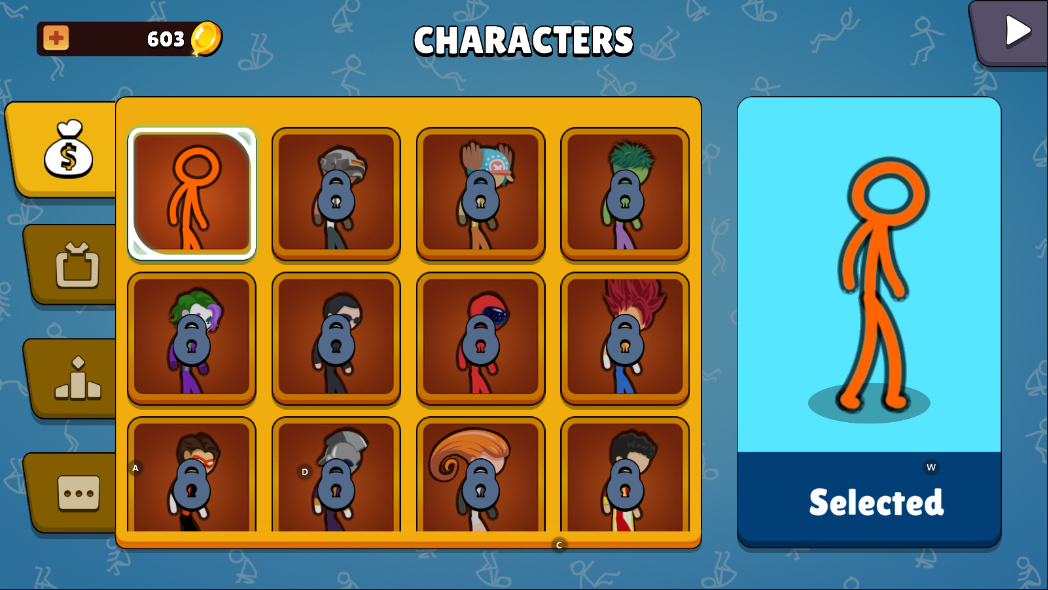Switch to the money bag shop tab

point(68,149)
